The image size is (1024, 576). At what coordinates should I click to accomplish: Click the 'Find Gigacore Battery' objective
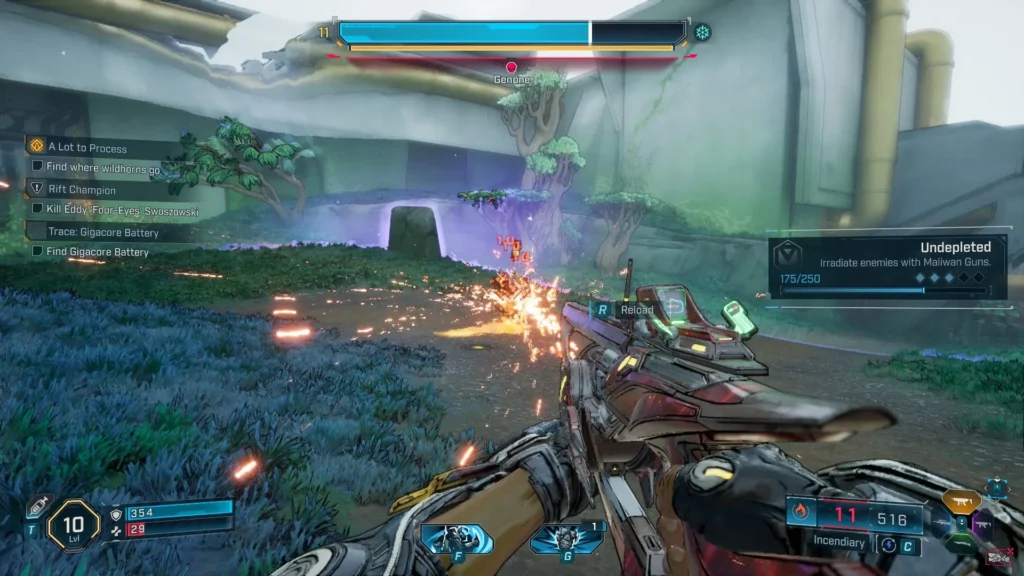coord(97,252)
